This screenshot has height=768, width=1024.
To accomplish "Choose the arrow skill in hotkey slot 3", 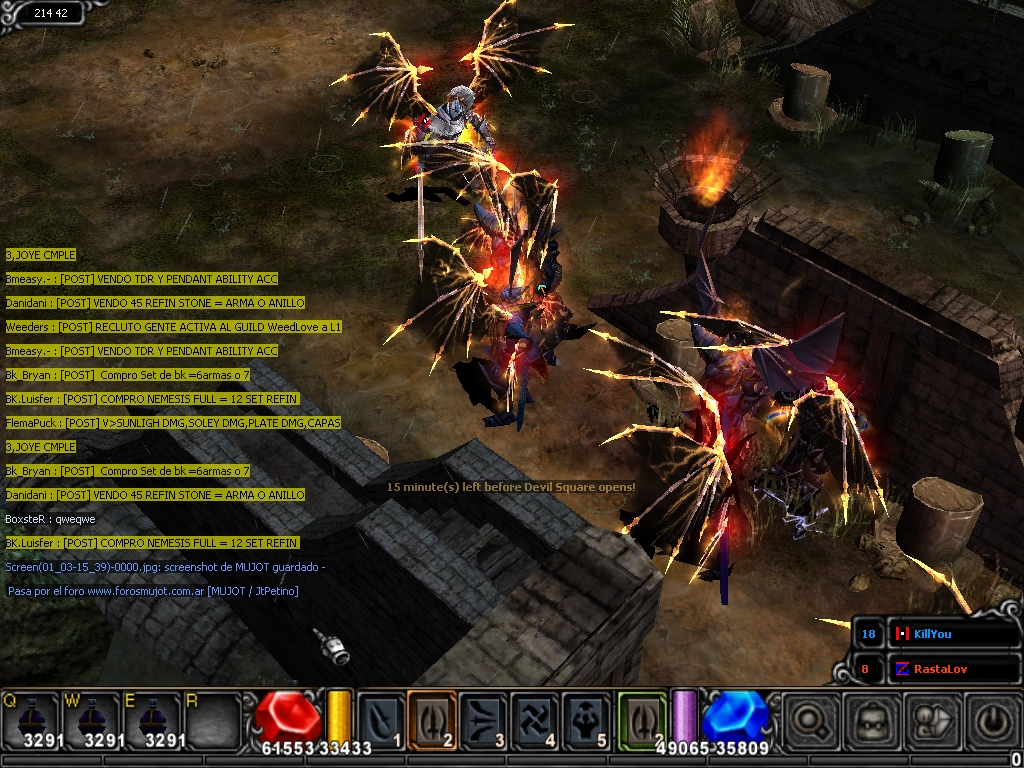I will tap(484, 720).
